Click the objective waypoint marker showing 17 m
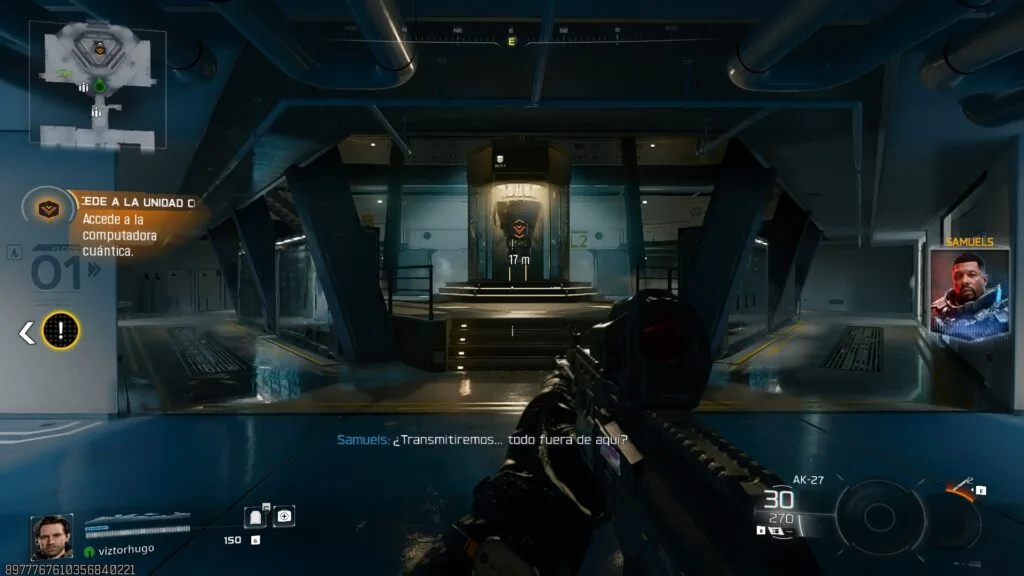The height and width of the screenshot is (576, 1024). pos(518,229)
